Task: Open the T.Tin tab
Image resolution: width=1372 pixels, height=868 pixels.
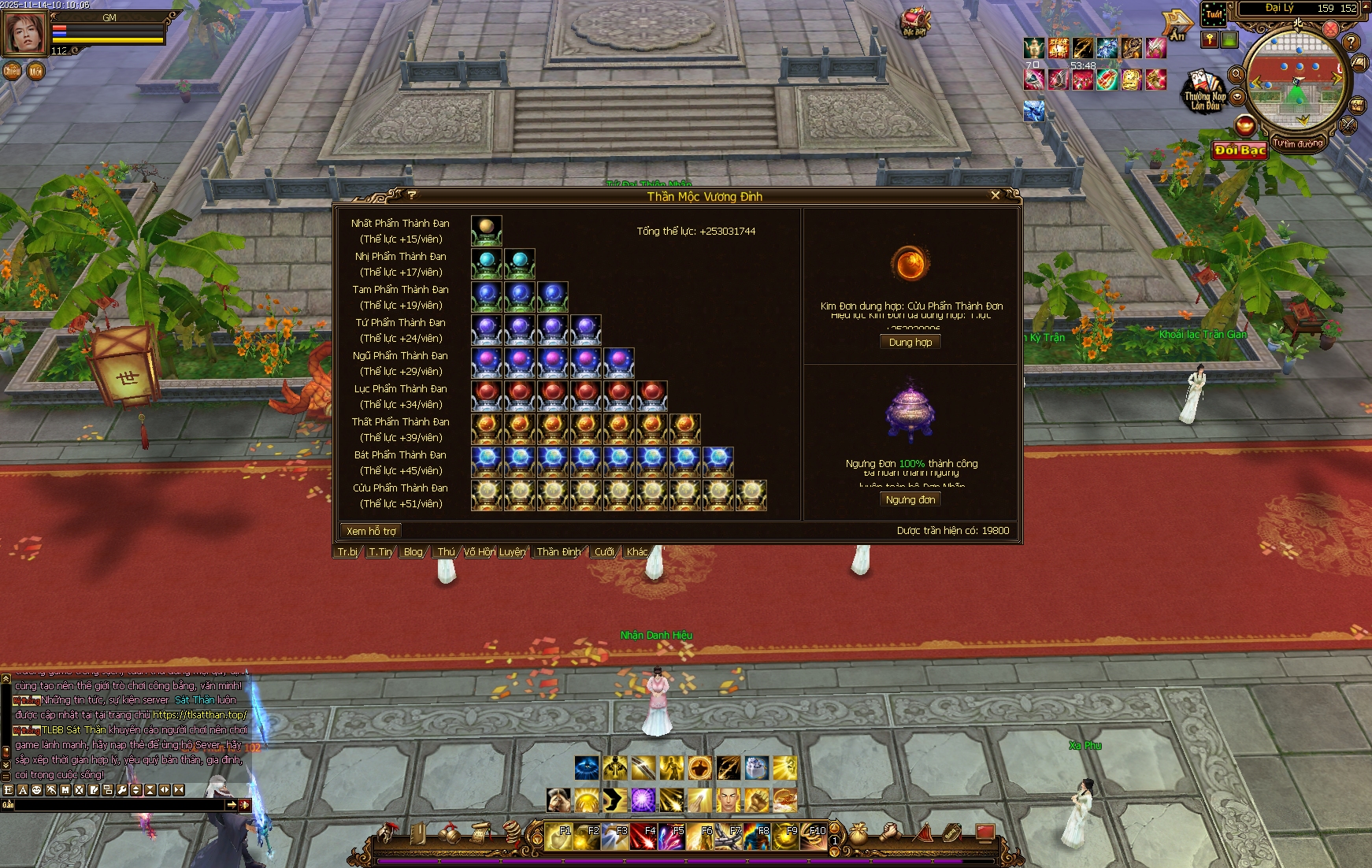Action: 380,552
